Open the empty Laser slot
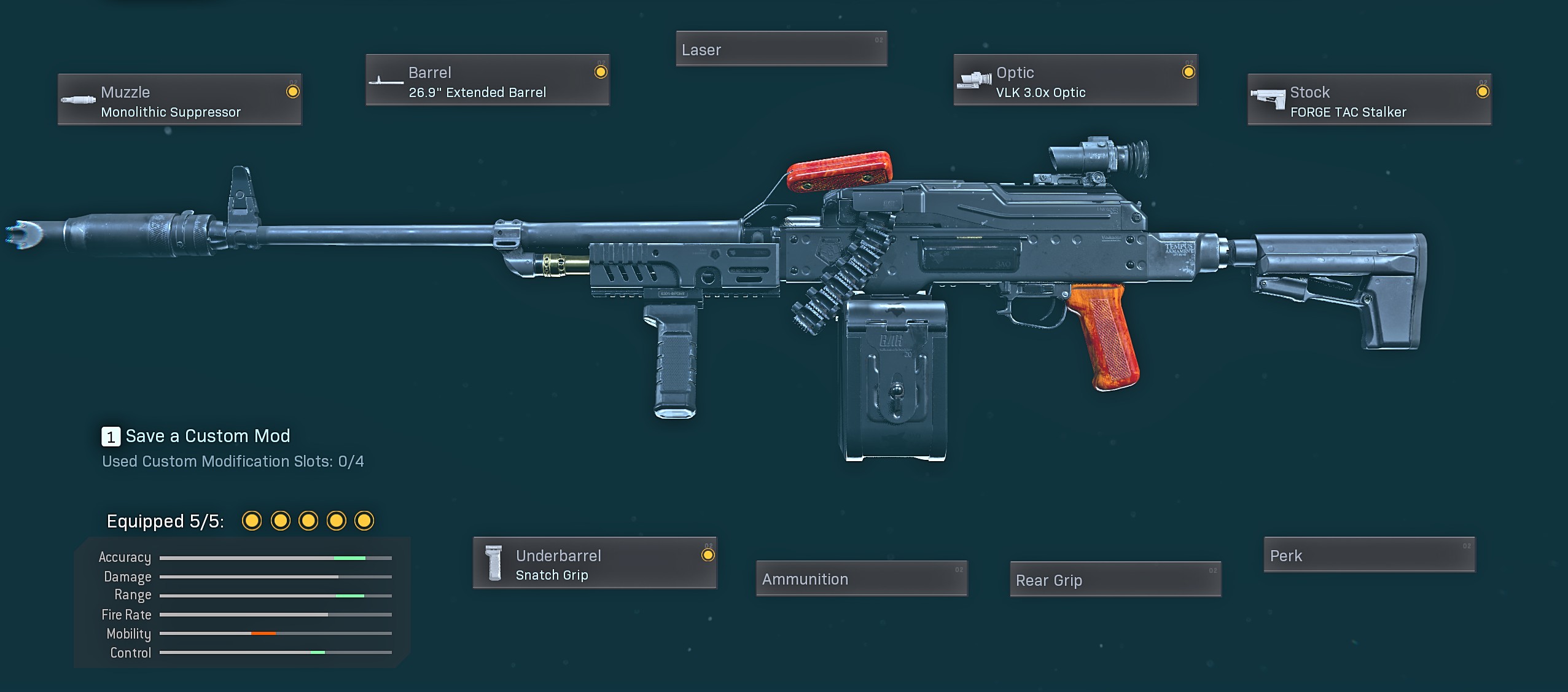The image size is (1568, 692). click(x=781, y=49)
